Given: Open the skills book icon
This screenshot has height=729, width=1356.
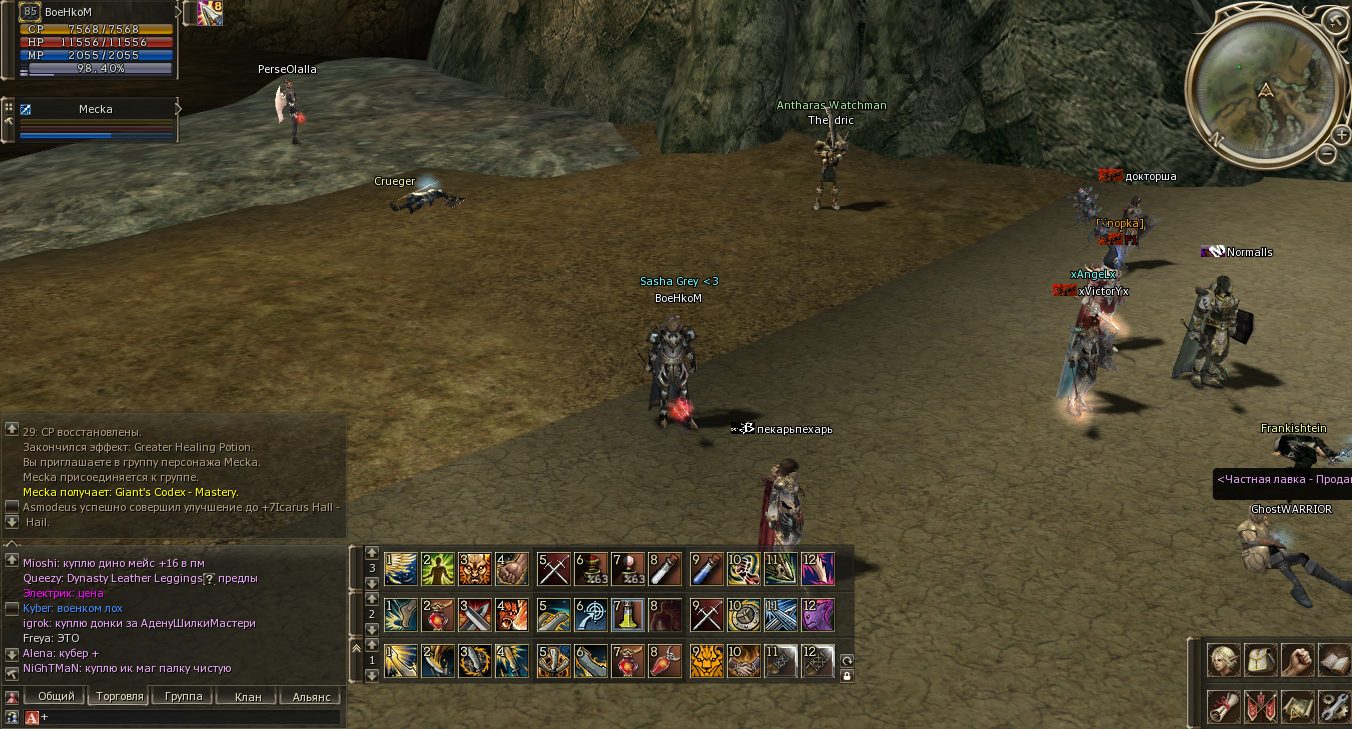Looking at the screenshot, I should coord(1334,660).
